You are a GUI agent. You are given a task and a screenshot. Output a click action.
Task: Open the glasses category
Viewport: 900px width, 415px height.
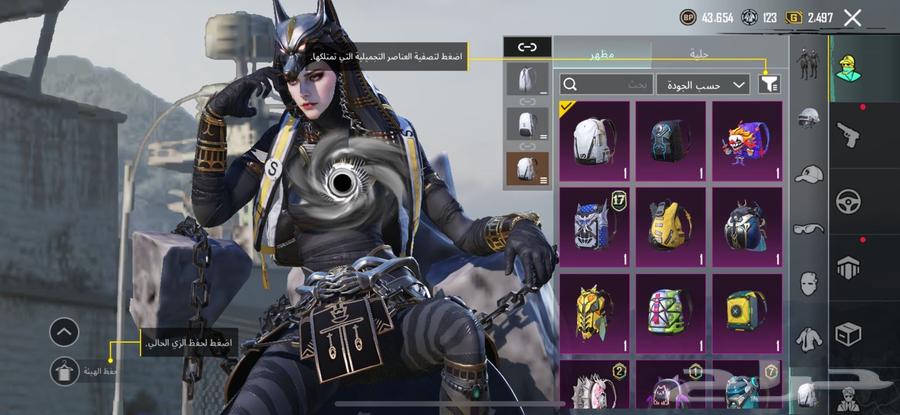(808, 228)
